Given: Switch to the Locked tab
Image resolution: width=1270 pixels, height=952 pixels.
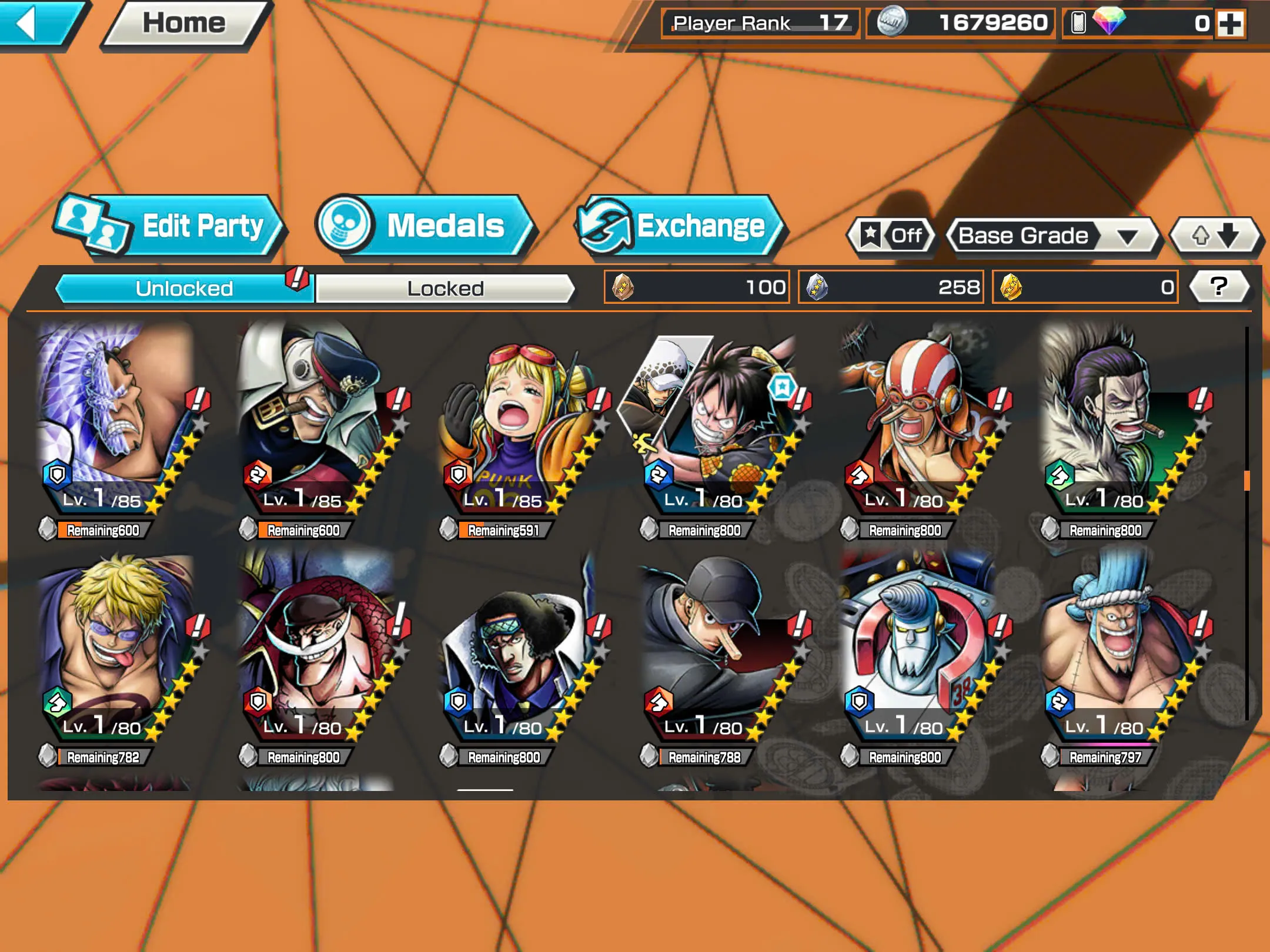Looking at the screenshot, I should coord(444,288).
